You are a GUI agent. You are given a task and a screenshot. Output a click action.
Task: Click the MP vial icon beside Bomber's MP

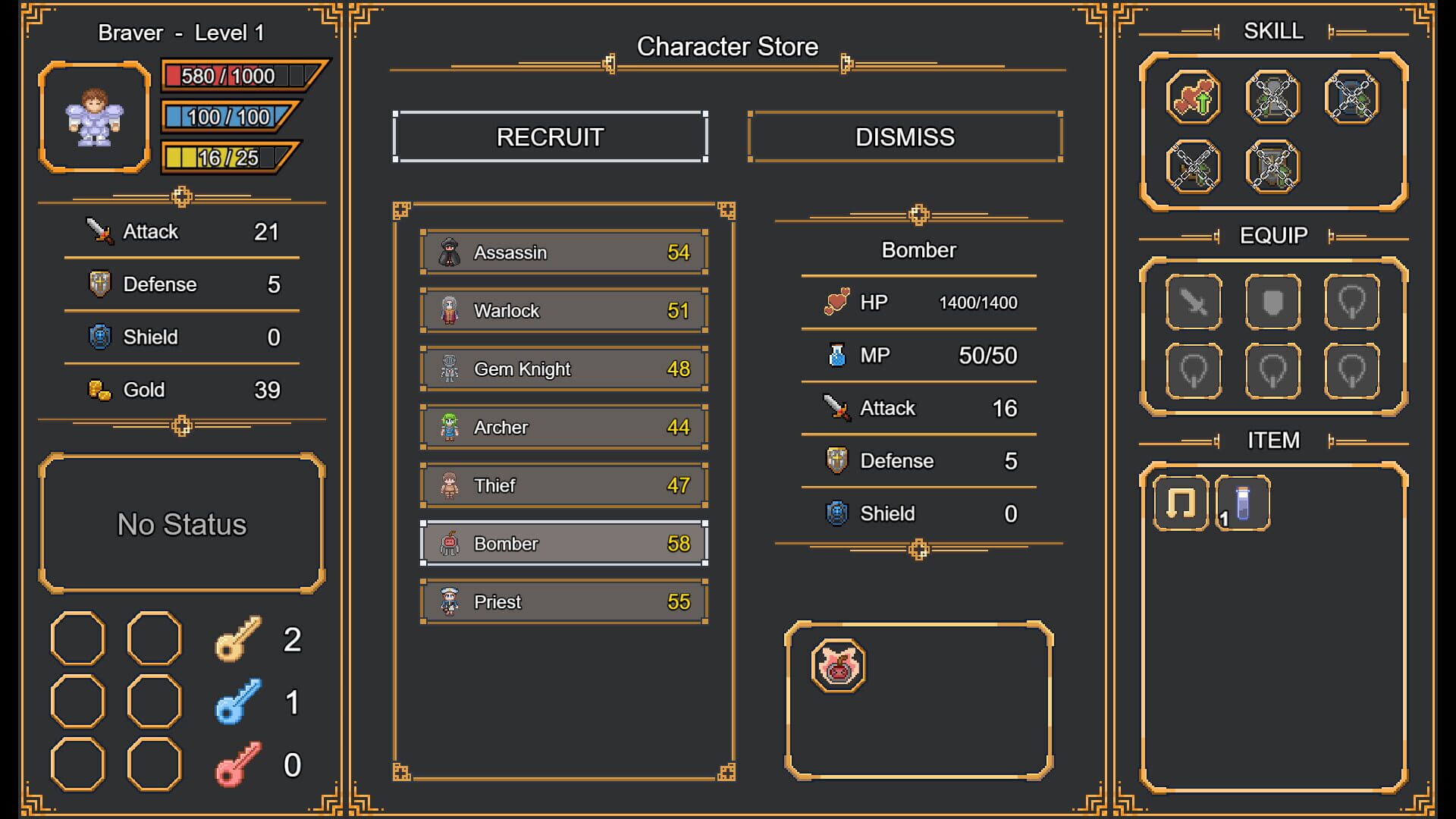[836, 354]
